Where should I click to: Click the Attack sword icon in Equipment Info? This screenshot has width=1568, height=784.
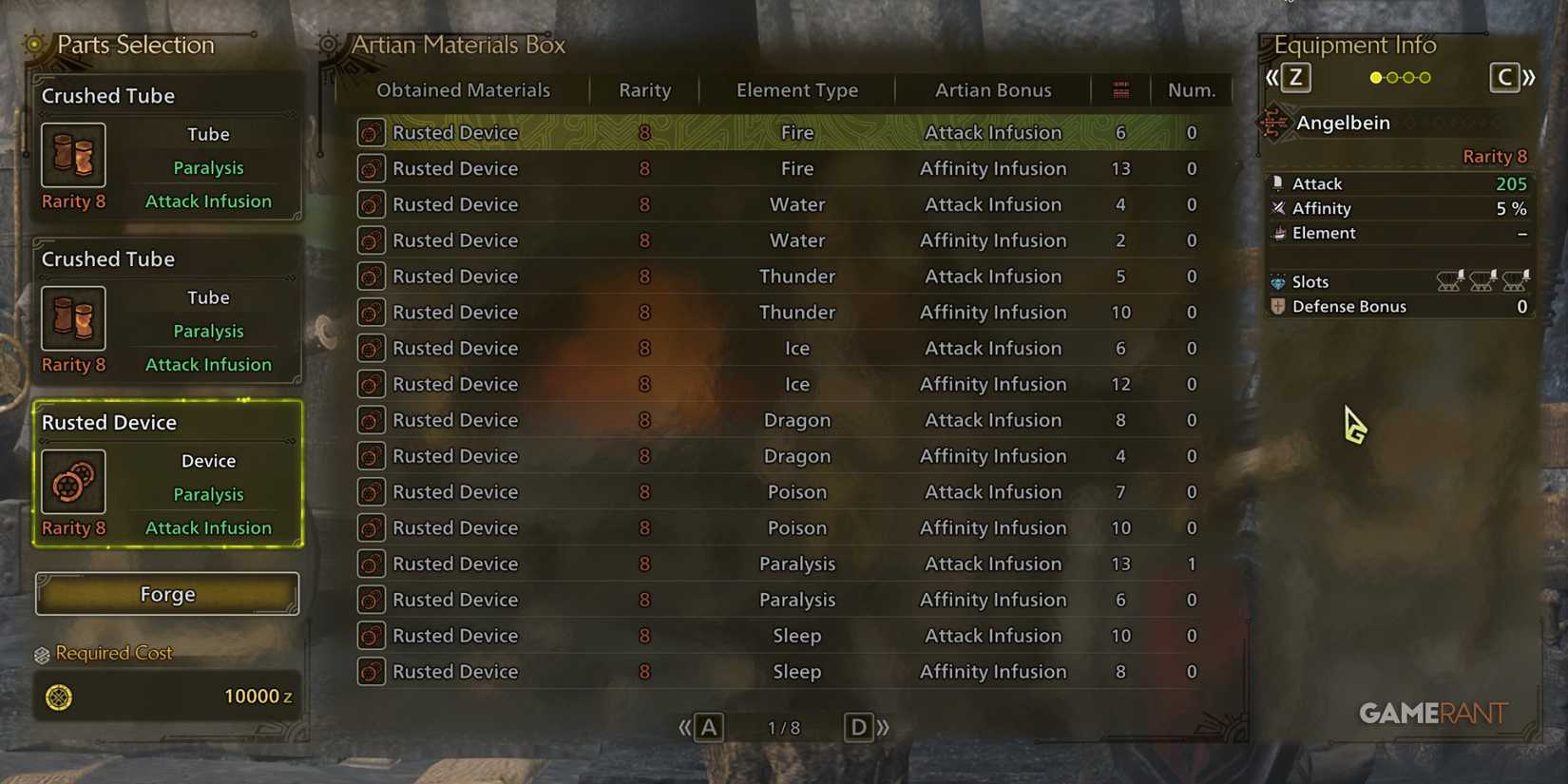click(x=1278, y=182)
